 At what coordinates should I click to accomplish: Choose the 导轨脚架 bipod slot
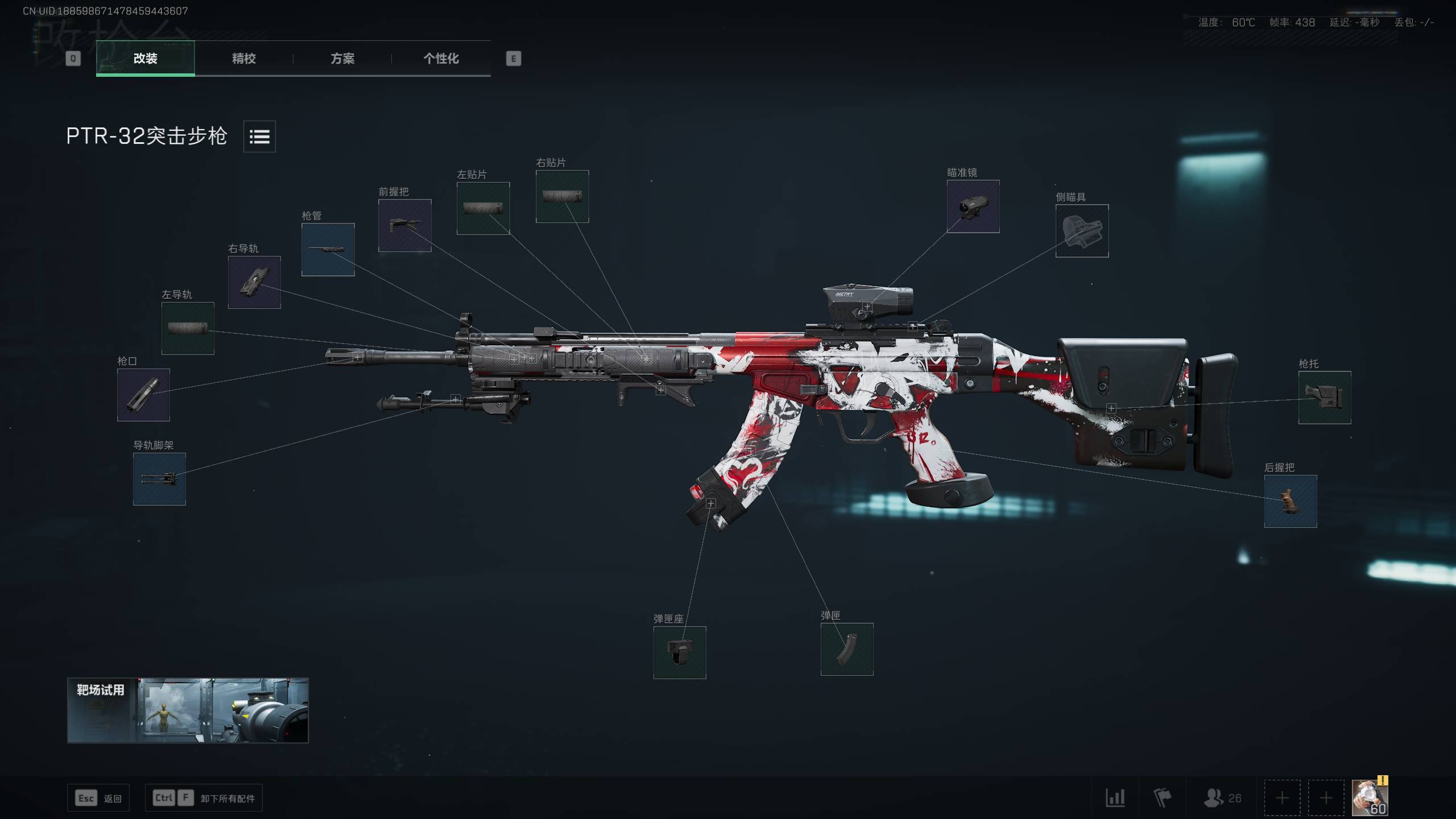click(159, 479)
